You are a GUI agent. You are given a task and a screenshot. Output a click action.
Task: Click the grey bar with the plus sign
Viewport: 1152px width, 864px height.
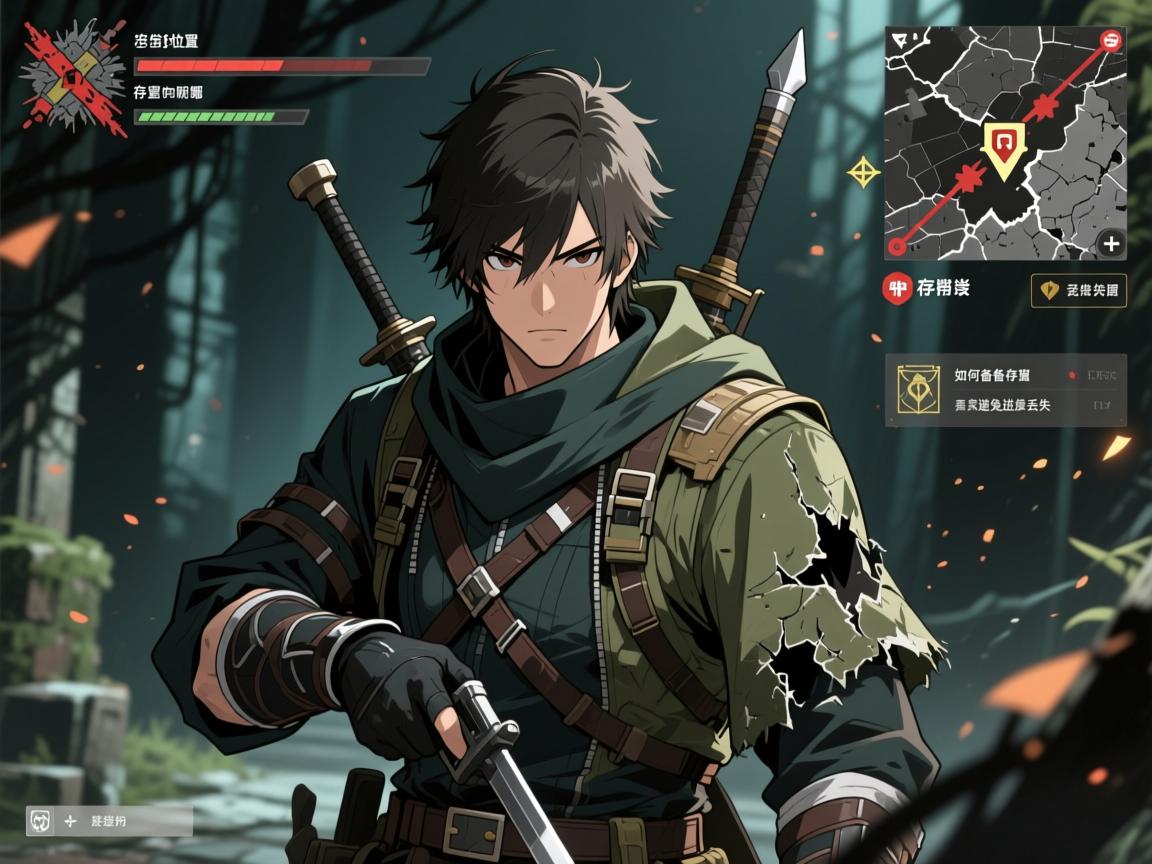click(x=110, y=821)
